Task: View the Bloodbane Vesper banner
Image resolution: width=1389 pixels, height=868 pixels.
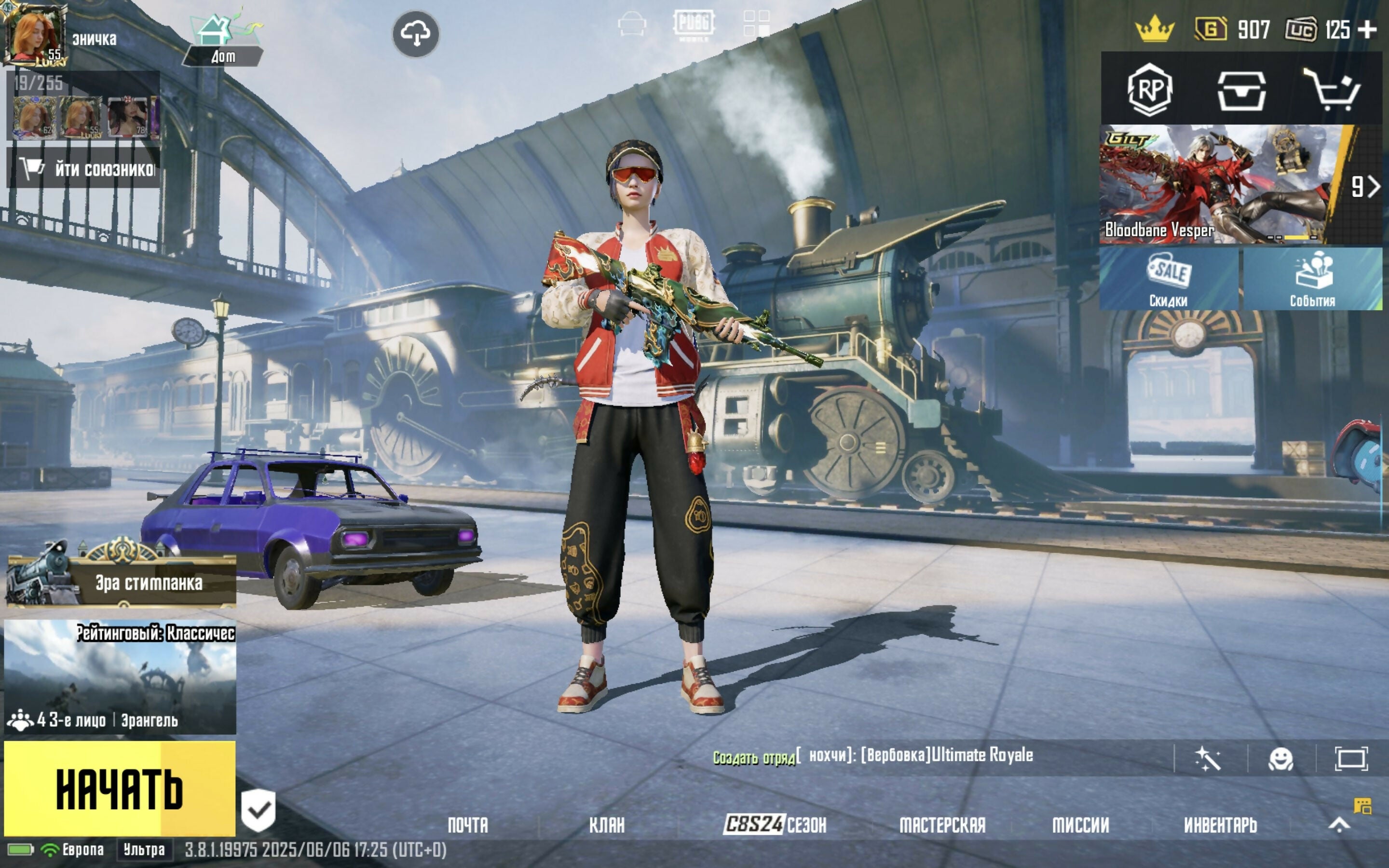Action: click(1217, 185)
